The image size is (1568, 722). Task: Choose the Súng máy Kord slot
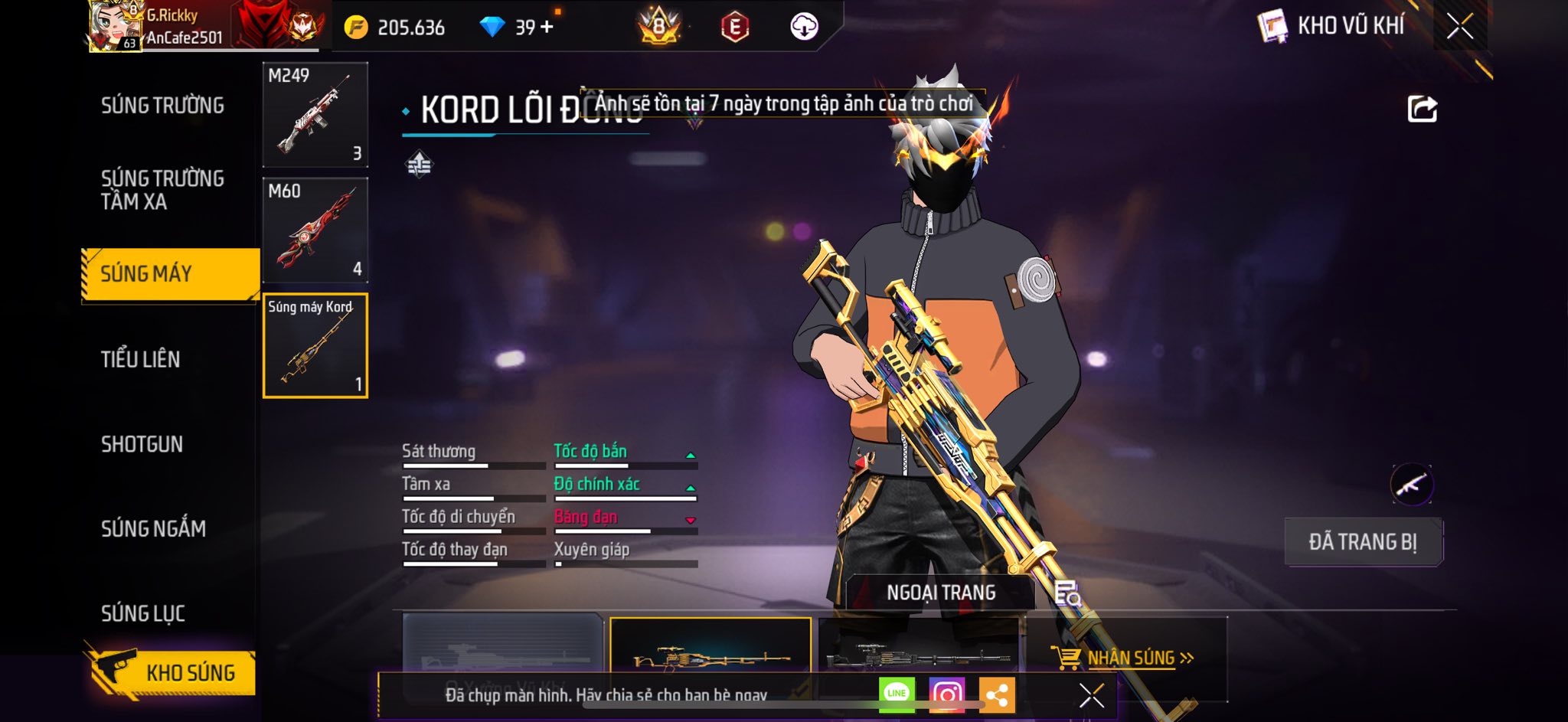pyautogui.click(x=315, y=346)
